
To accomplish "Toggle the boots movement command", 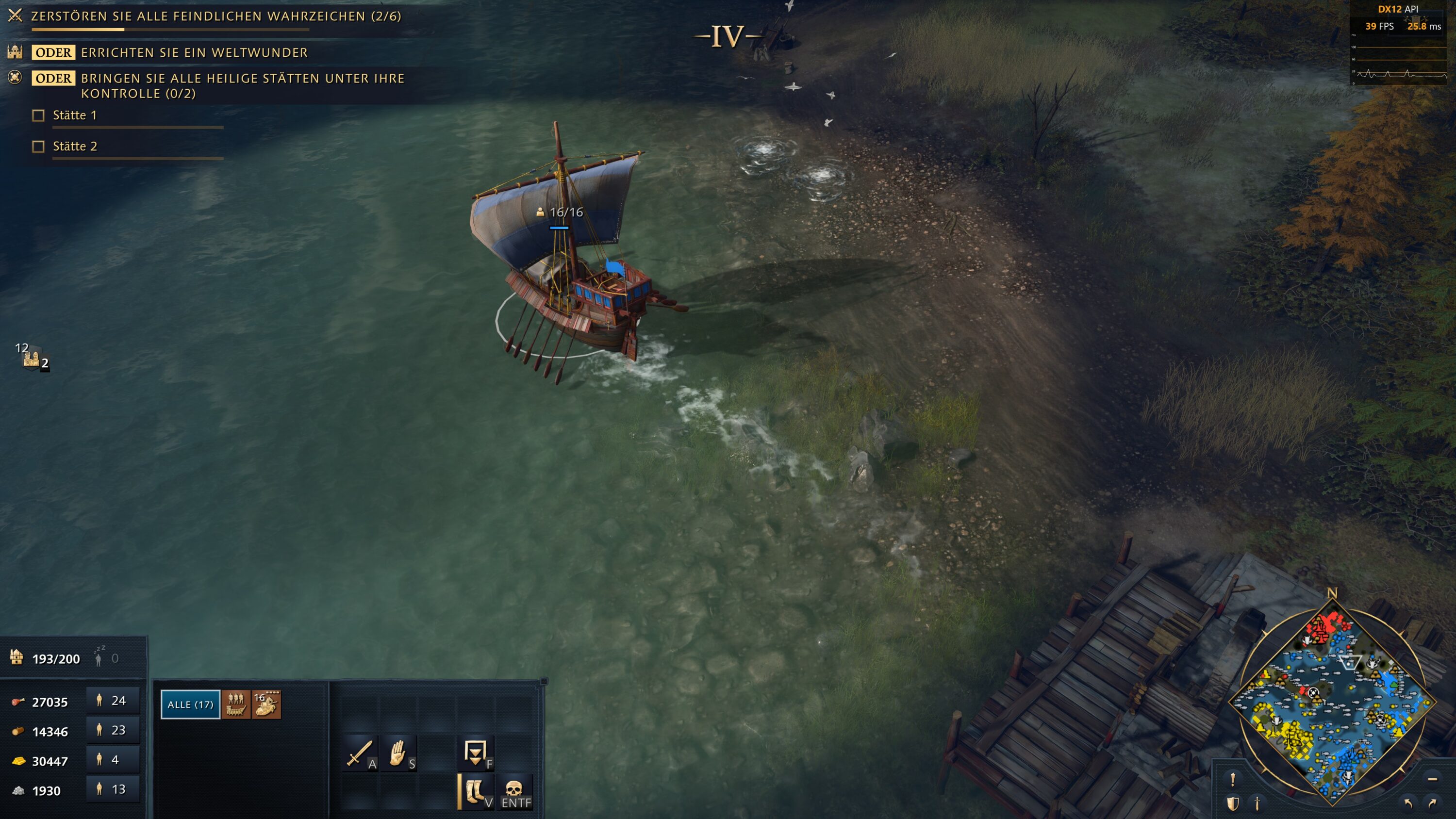I will coord(475,791).
